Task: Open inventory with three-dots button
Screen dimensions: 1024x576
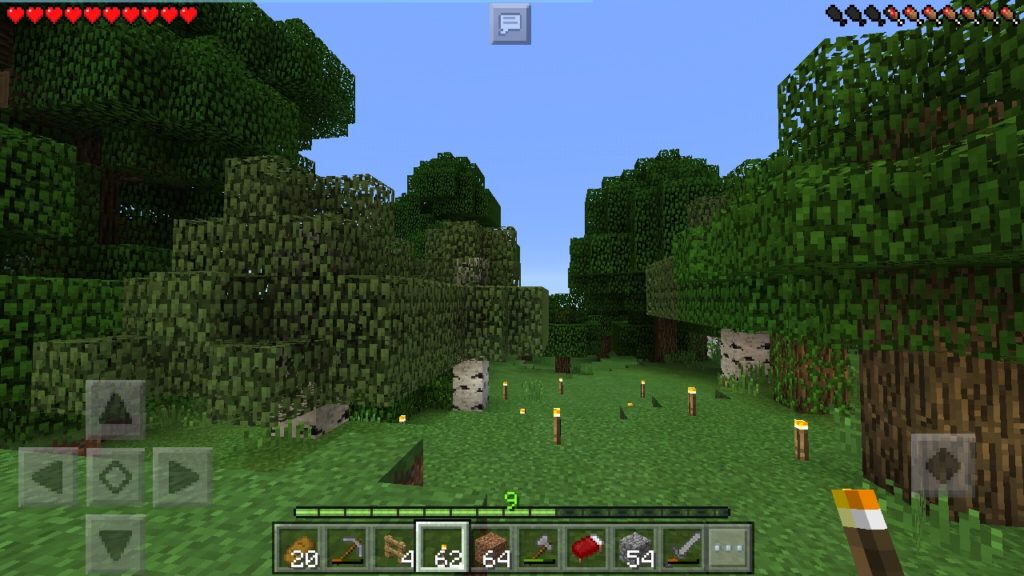Action: 729,547
